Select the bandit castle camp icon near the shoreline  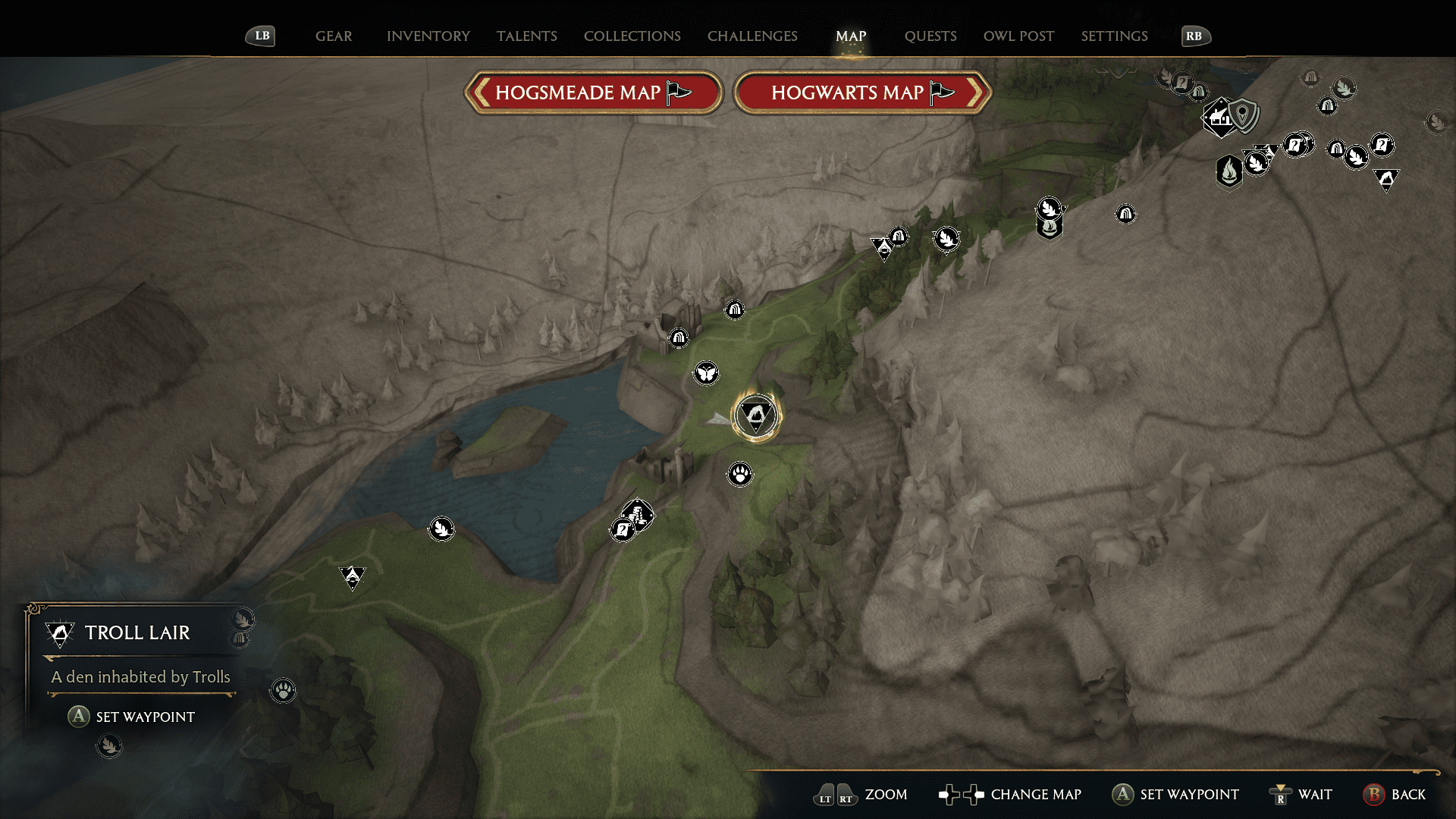pyautogui.click(x=639, y=514)
